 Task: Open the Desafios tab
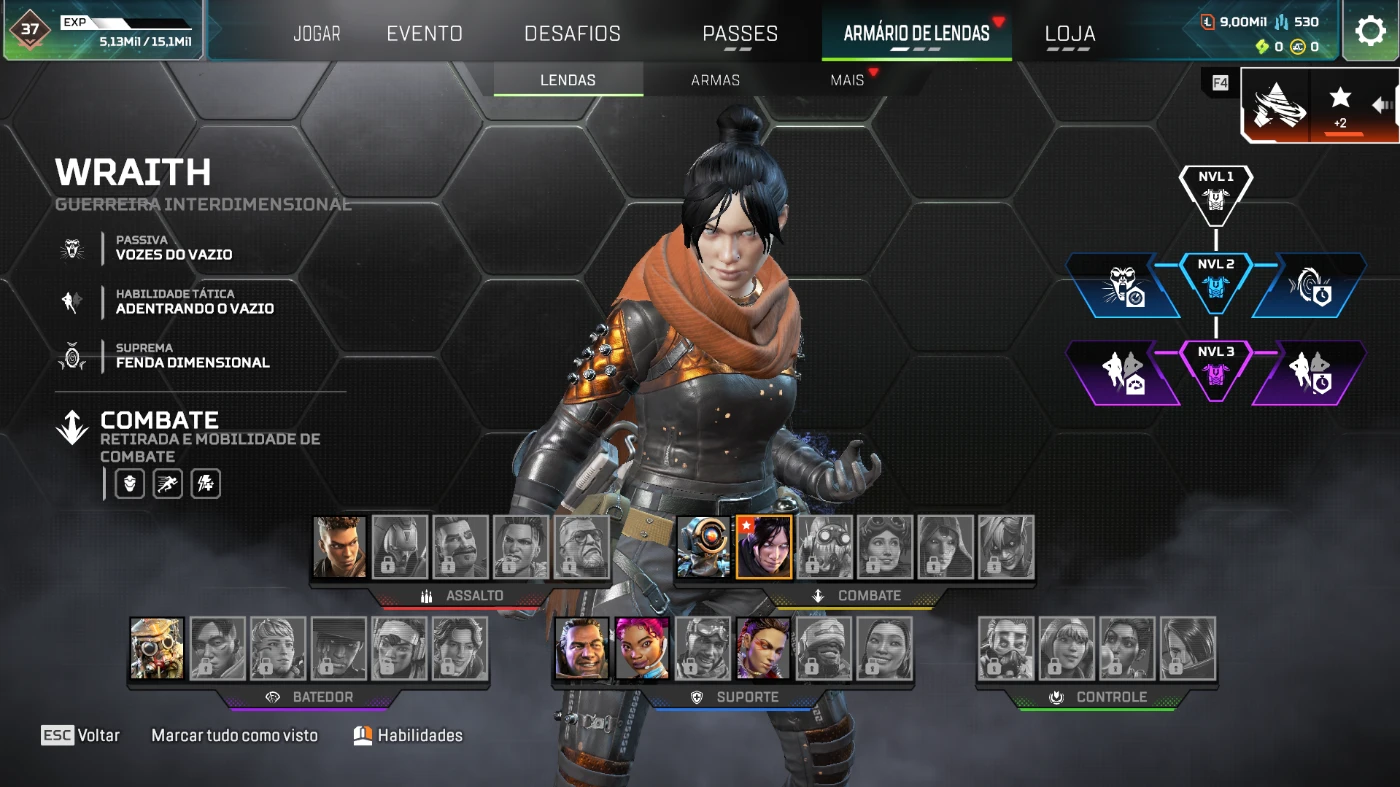tap(572, 34)
